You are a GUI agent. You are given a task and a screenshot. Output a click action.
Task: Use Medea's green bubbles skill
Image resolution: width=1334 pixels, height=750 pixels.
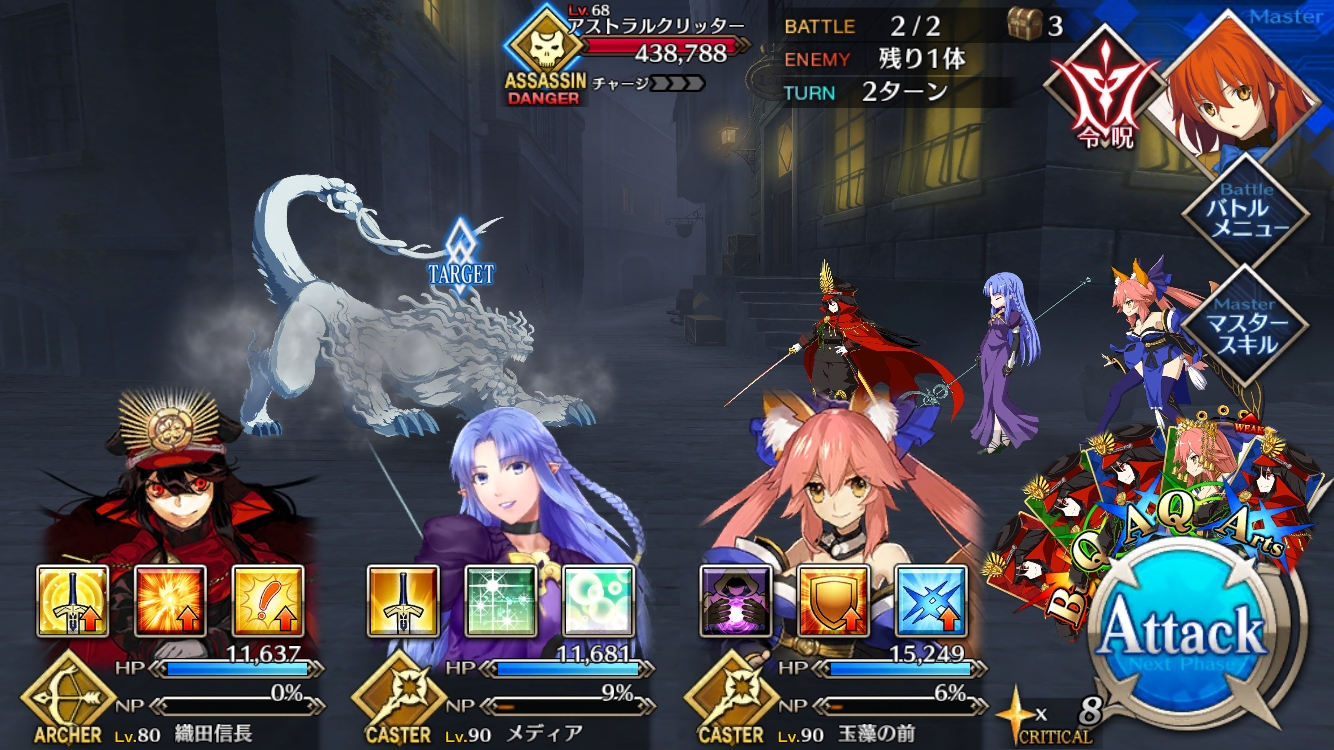coord(598,601)
